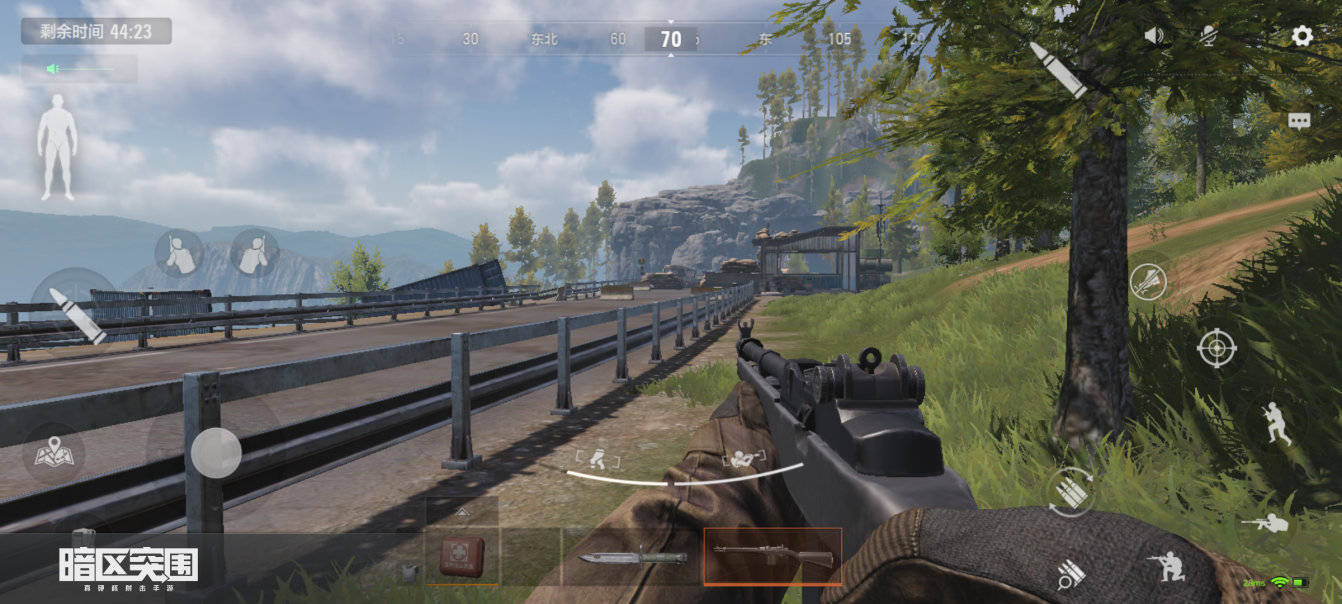The height and width of the screenshot is (604, 1342).
Task: Go prone with the lying soldier icon
Action: pos(1264,522)
